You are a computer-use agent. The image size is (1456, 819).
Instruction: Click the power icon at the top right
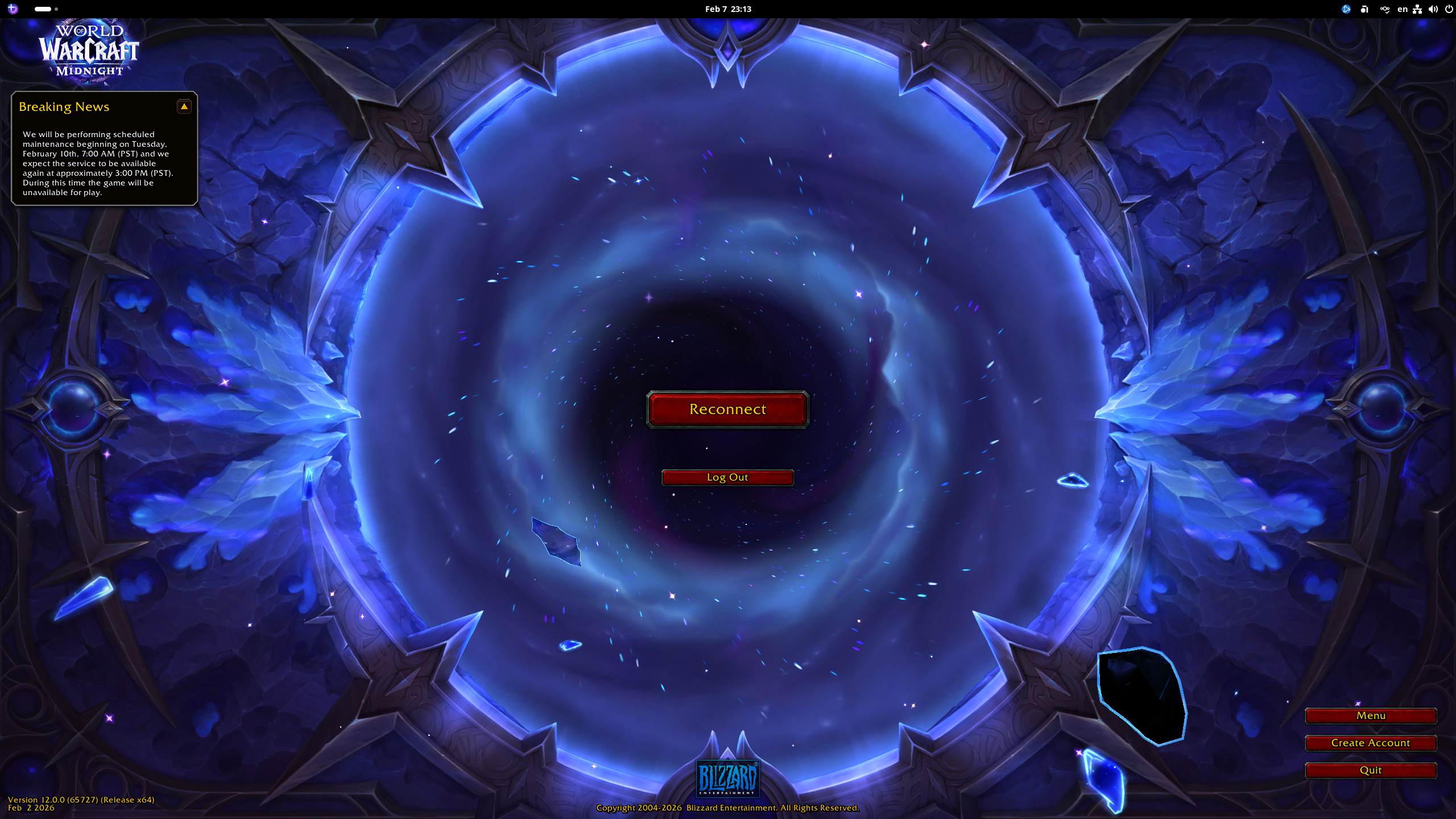(x=1447, y=9)
